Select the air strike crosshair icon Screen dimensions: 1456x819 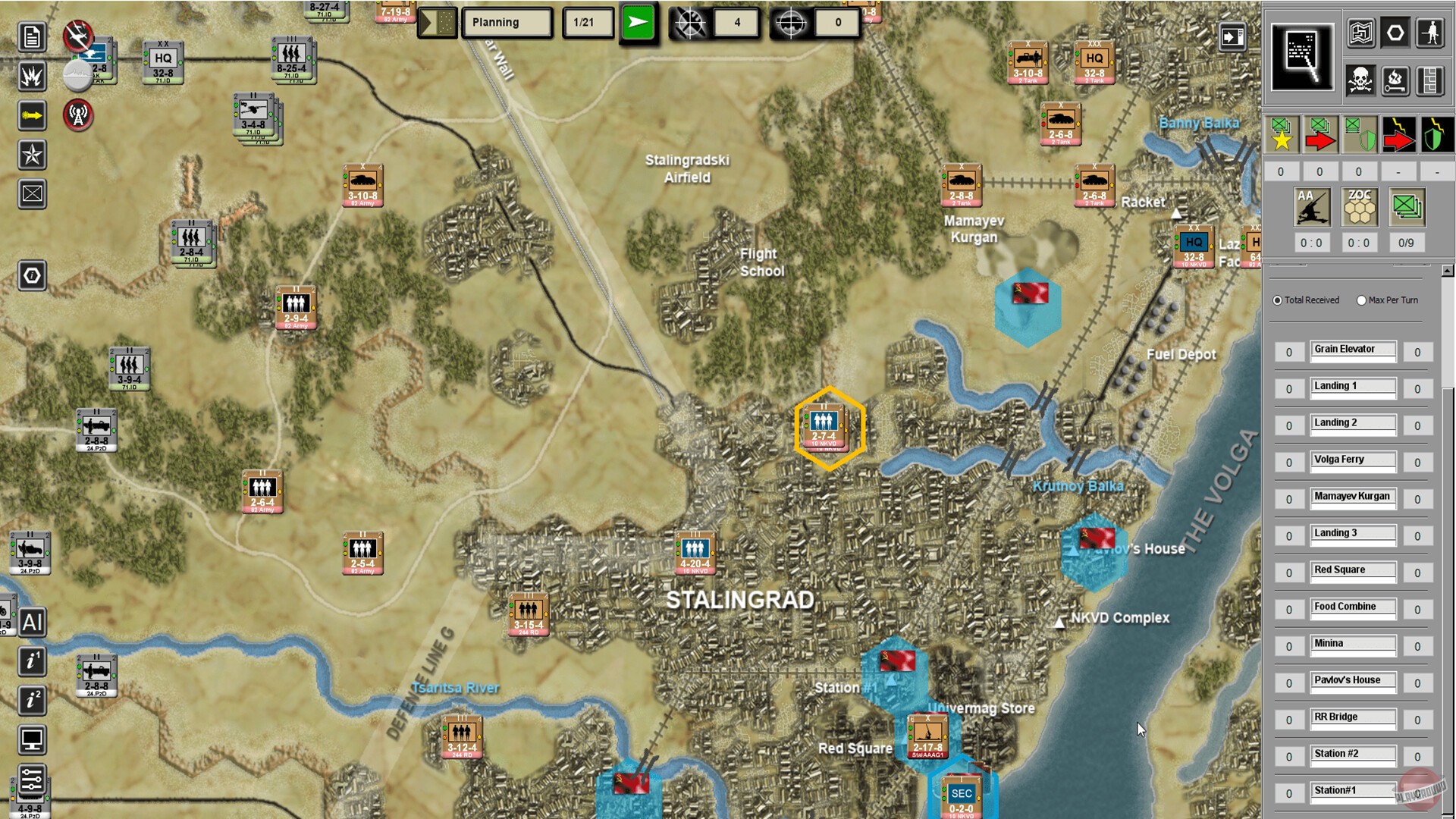tap(690, 23)
